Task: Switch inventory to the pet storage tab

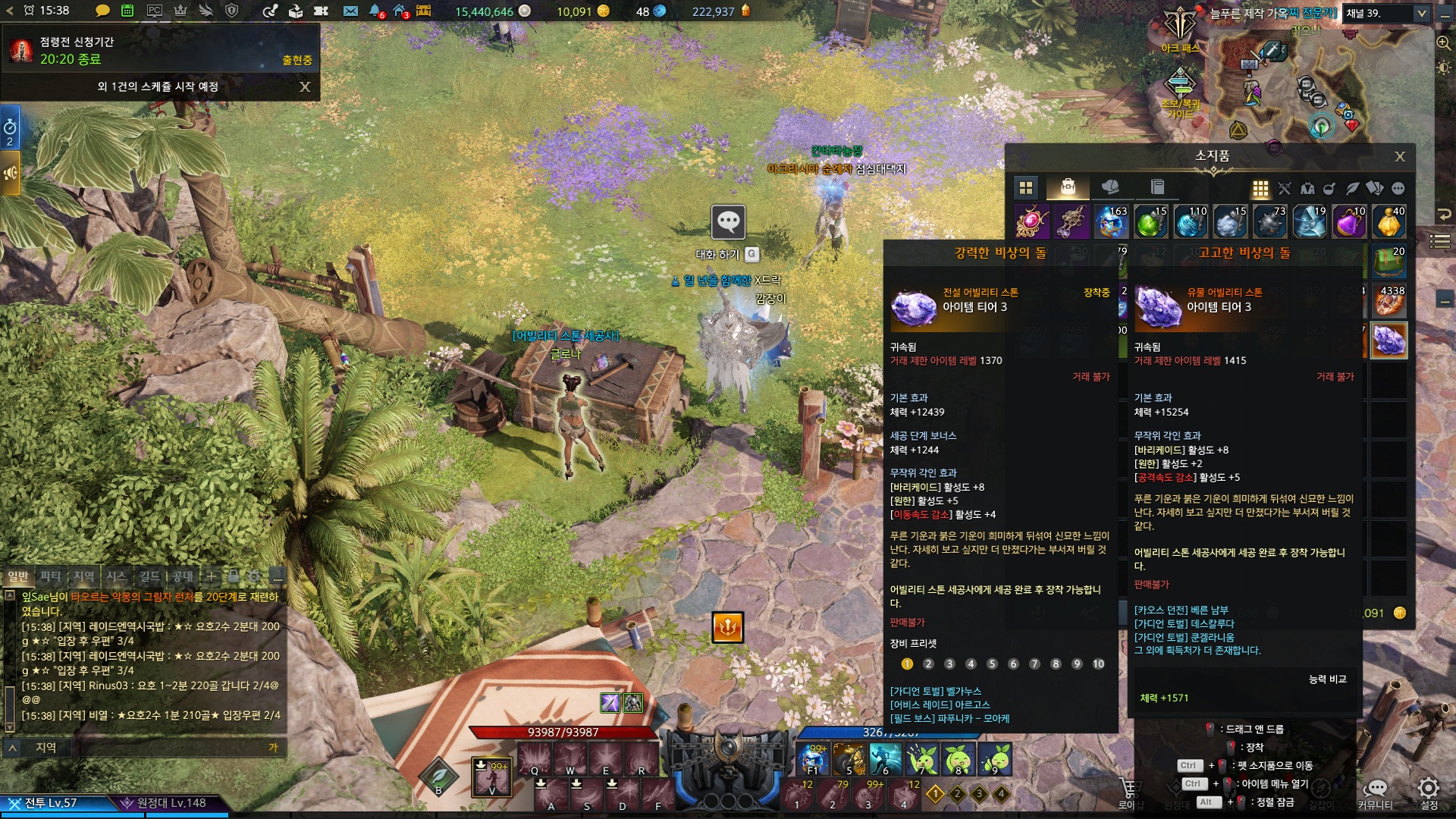Action: pos(1110,187)
